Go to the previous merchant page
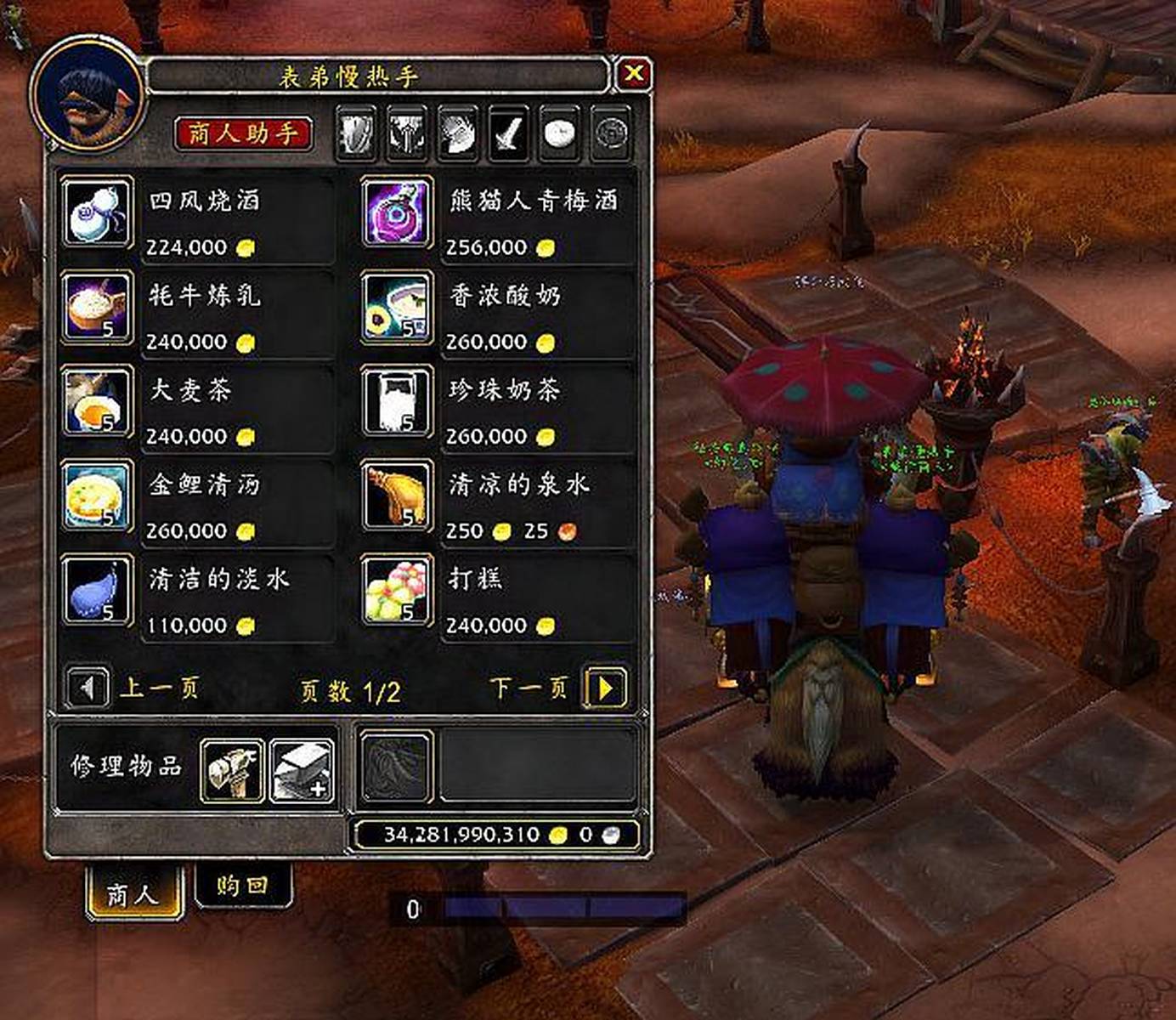Viewport: 1176px width, 1020px height. (88, 687)
